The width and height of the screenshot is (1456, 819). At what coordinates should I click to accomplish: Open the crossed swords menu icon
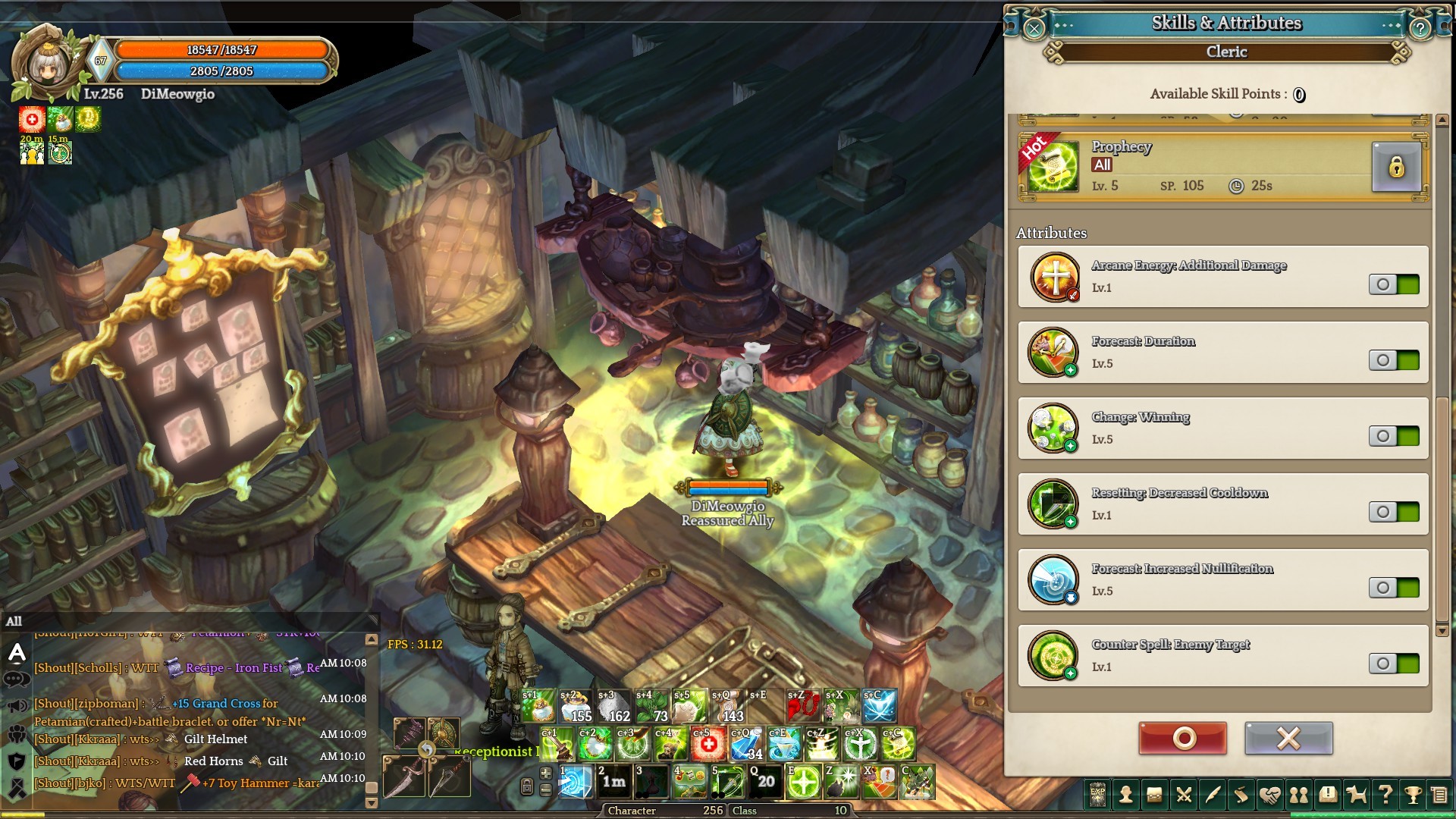point(1183,795)
